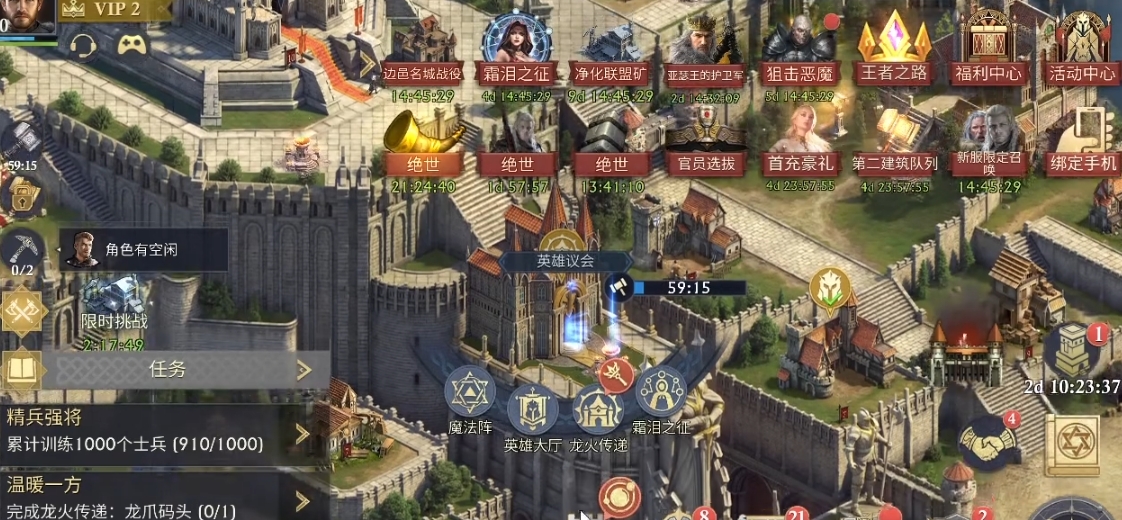
Task: Open the 福利中心 welfare center
Action: pyautogui.click(x=987, y=52)
